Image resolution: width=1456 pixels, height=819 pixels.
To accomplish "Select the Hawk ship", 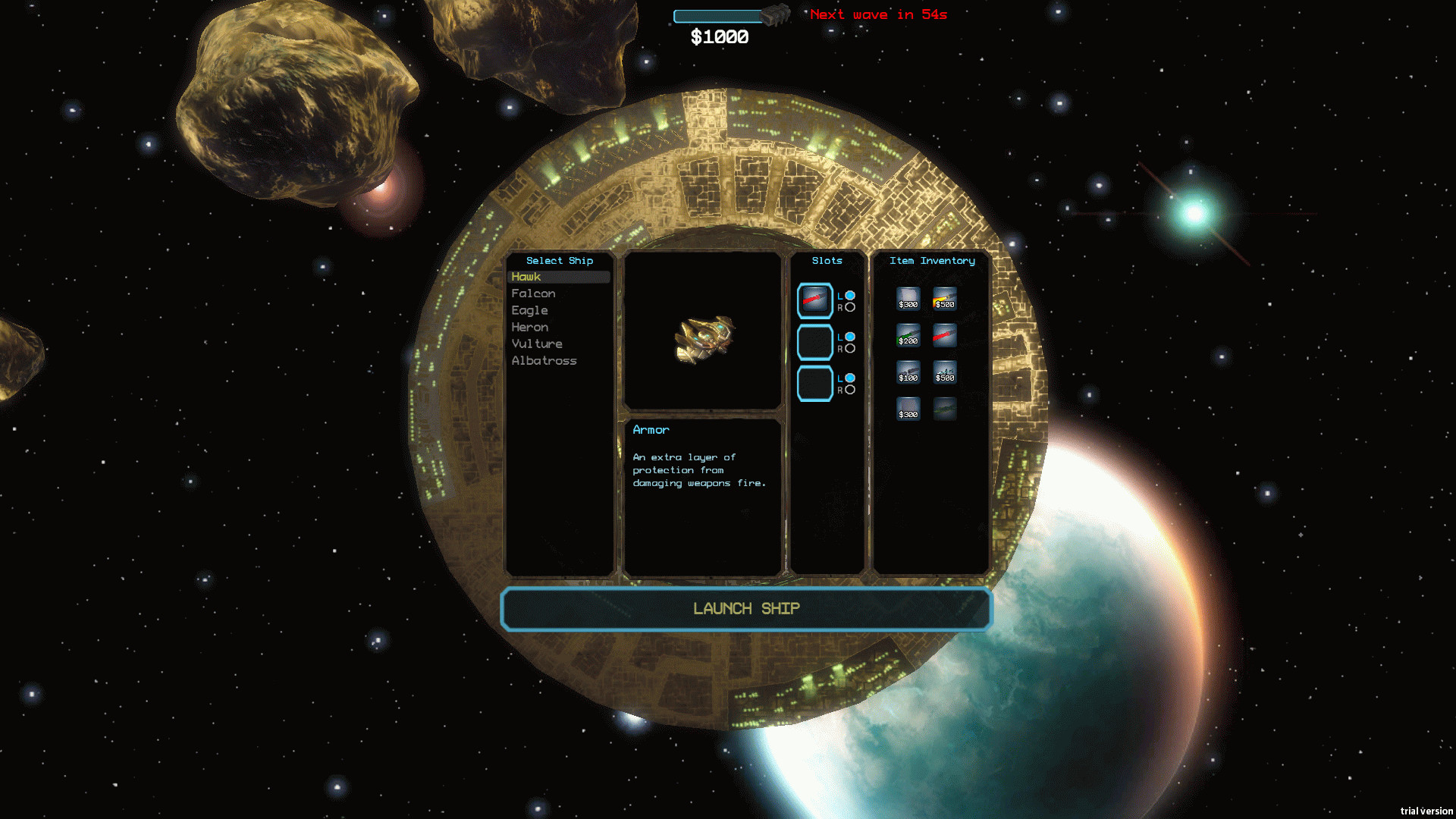I will pyautogui.click(x=526, y=277).
